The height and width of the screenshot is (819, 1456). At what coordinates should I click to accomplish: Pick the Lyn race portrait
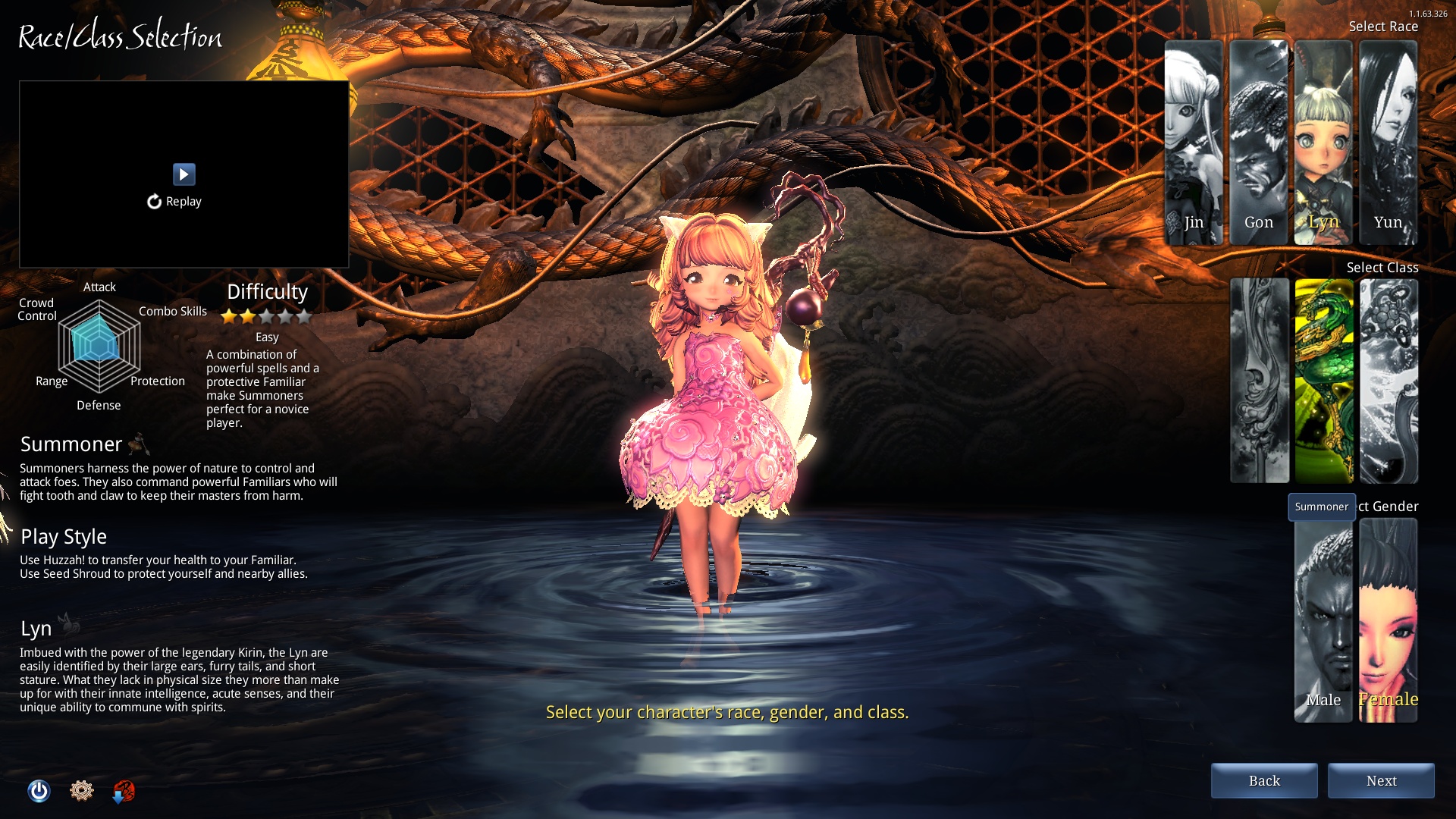[x=1323, y=143]
